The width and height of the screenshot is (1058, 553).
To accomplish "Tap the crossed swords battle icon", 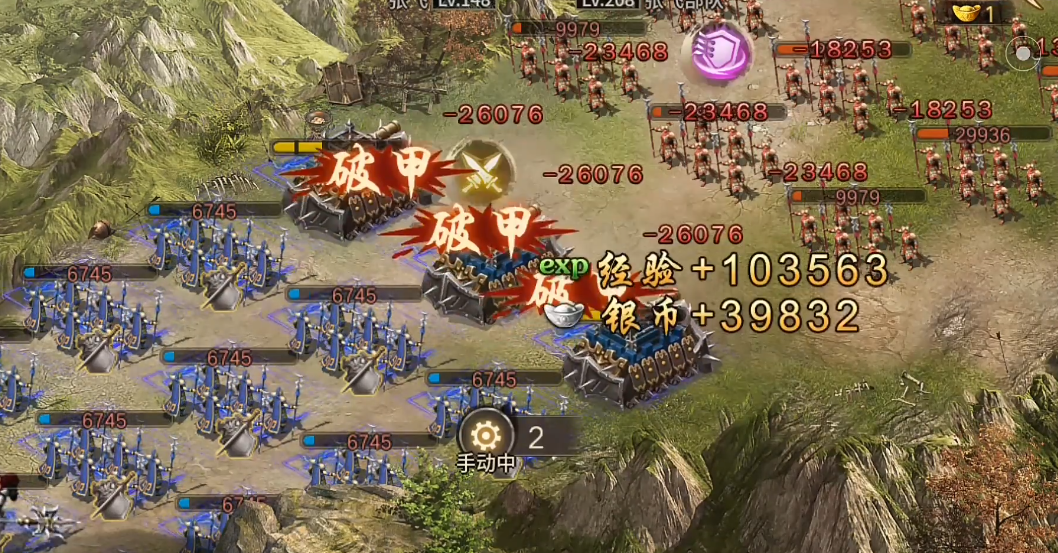I will (482, 171).
